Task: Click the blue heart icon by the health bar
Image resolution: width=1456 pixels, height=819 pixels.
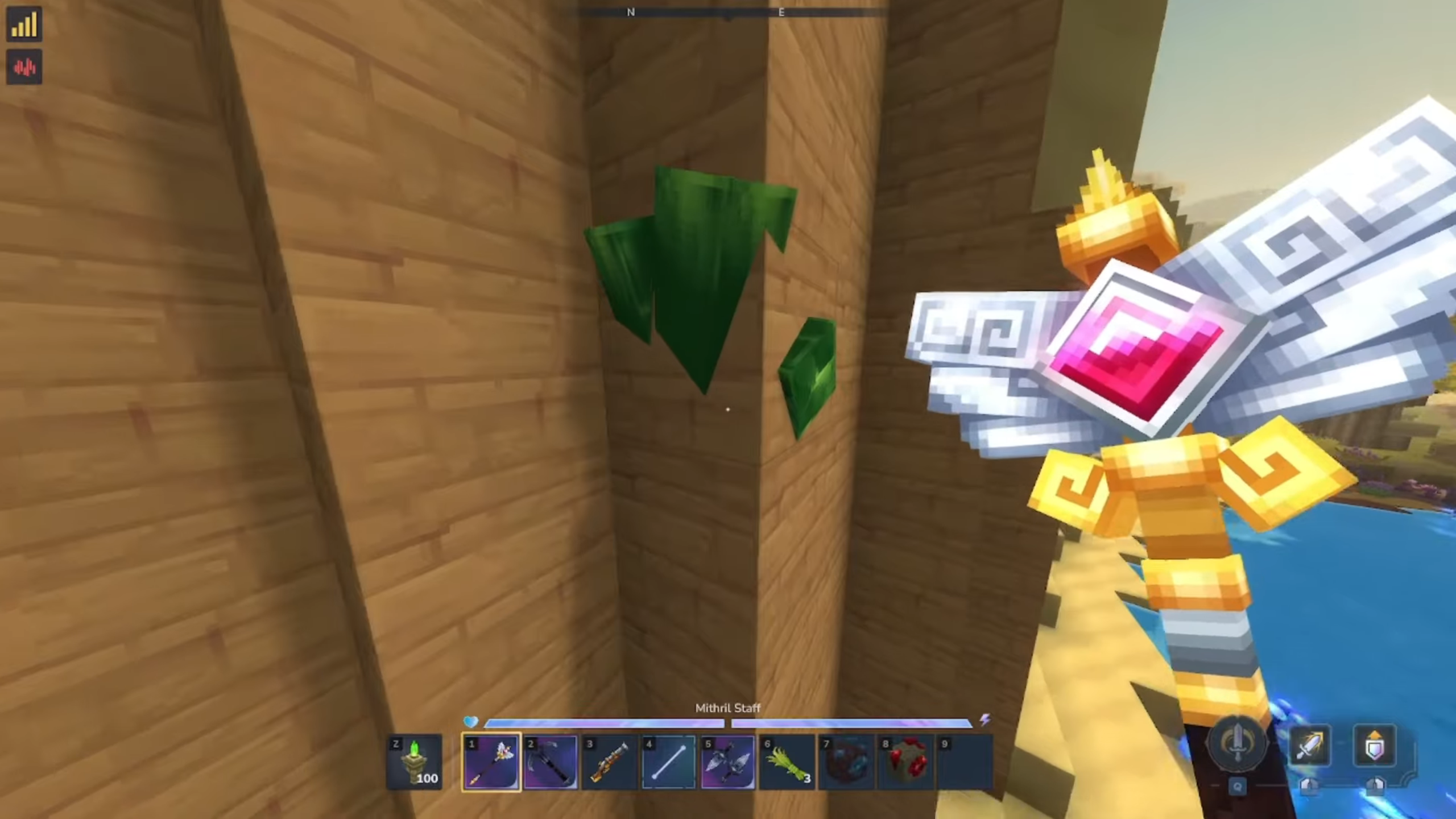Action: (x=471, y=723)
